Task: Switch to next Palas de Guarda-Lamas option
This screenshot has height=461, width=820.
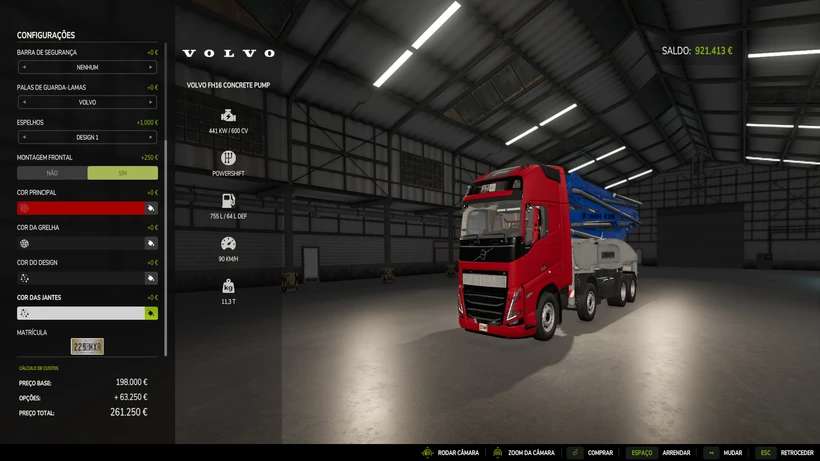Action: [x=151, y=102]
